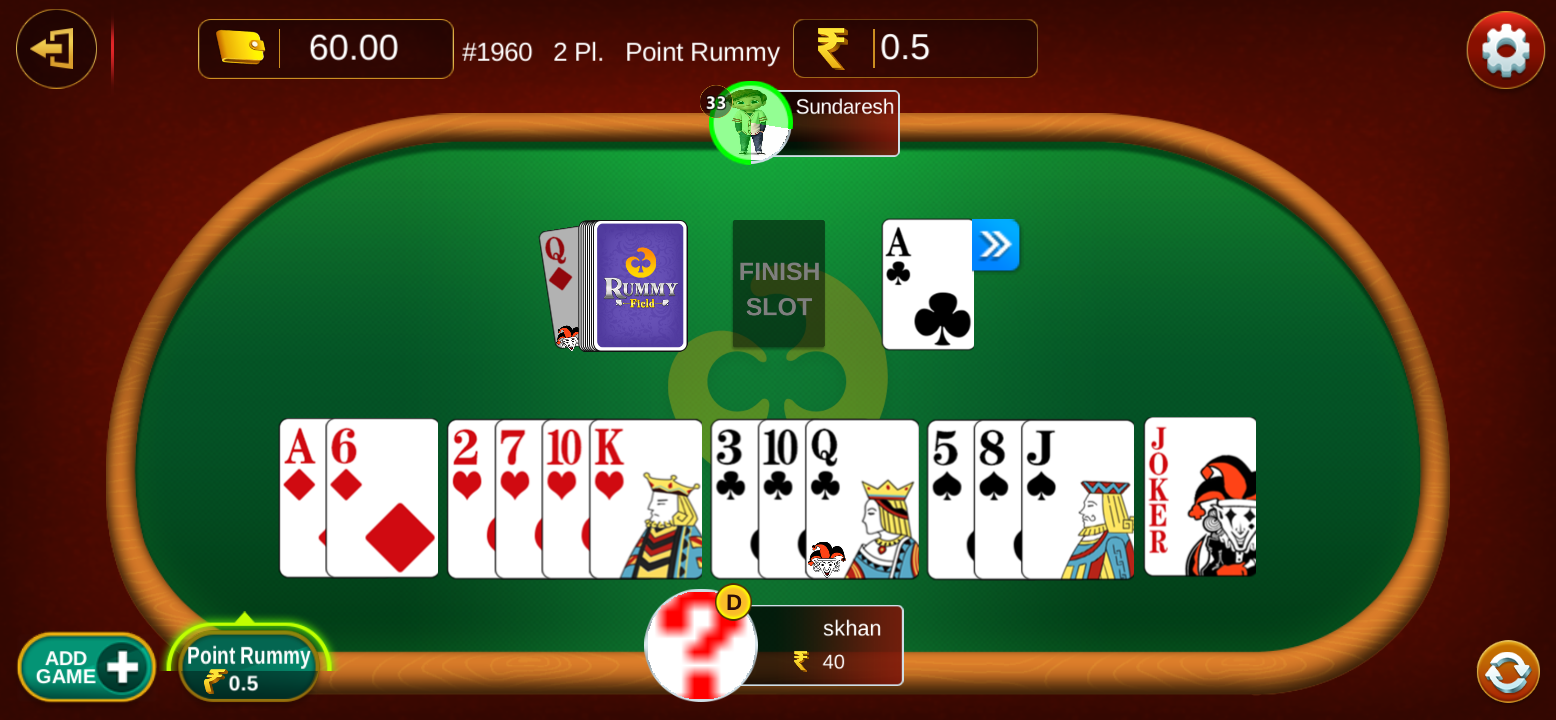Tap the blue double-arrow discard icon

point(995,245)
